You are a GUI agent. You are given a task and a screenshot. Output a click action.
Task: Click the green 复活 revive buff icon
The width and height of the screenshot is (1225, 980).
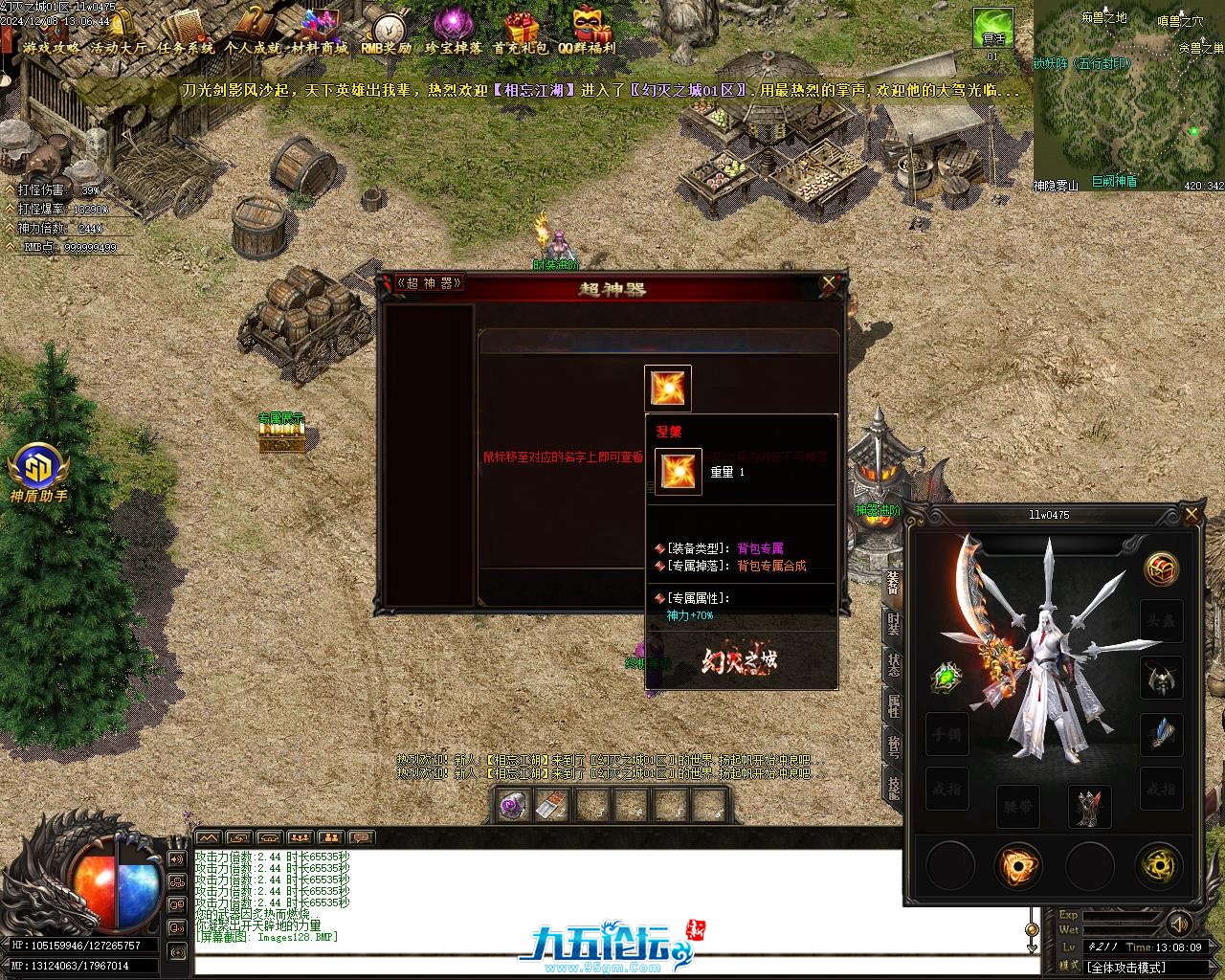pos(992,29)
